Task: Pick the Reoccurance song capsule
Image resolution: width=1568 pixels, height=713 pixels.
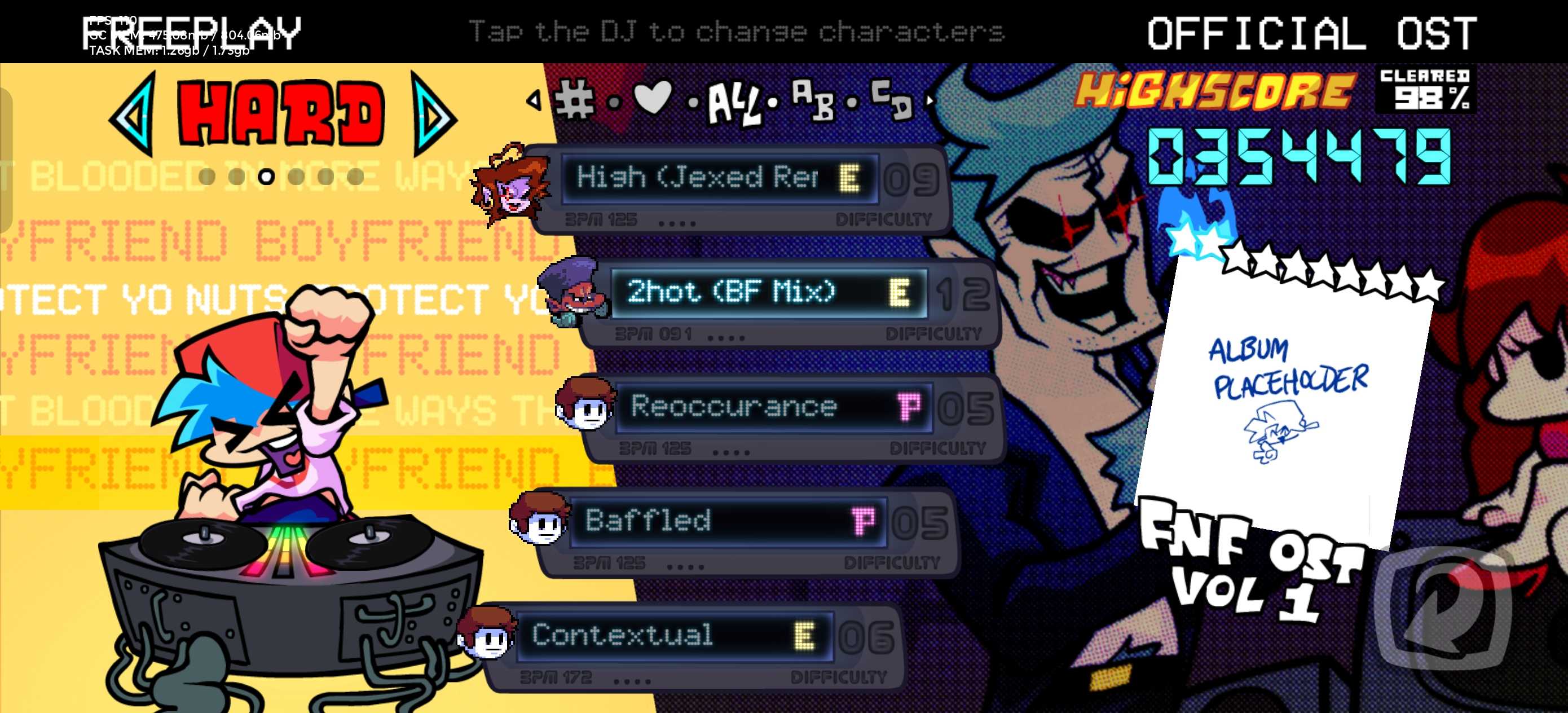Action: (x=773, y=407)
